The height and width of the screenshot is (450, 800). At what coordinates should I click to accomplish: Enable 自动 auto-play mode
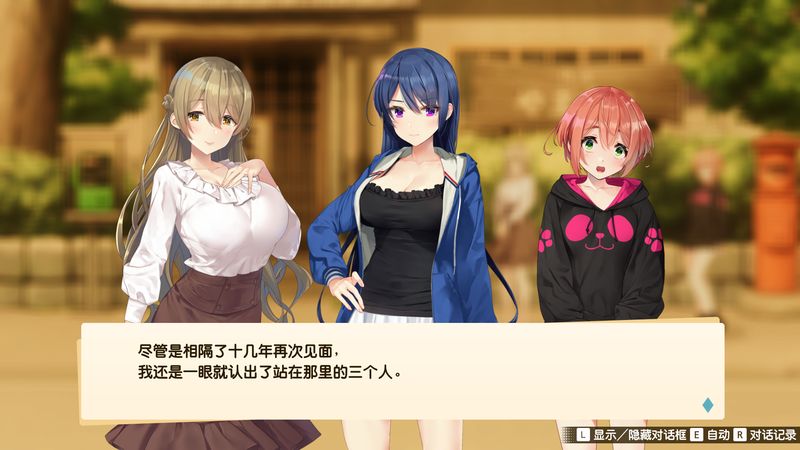coord(712,436)
